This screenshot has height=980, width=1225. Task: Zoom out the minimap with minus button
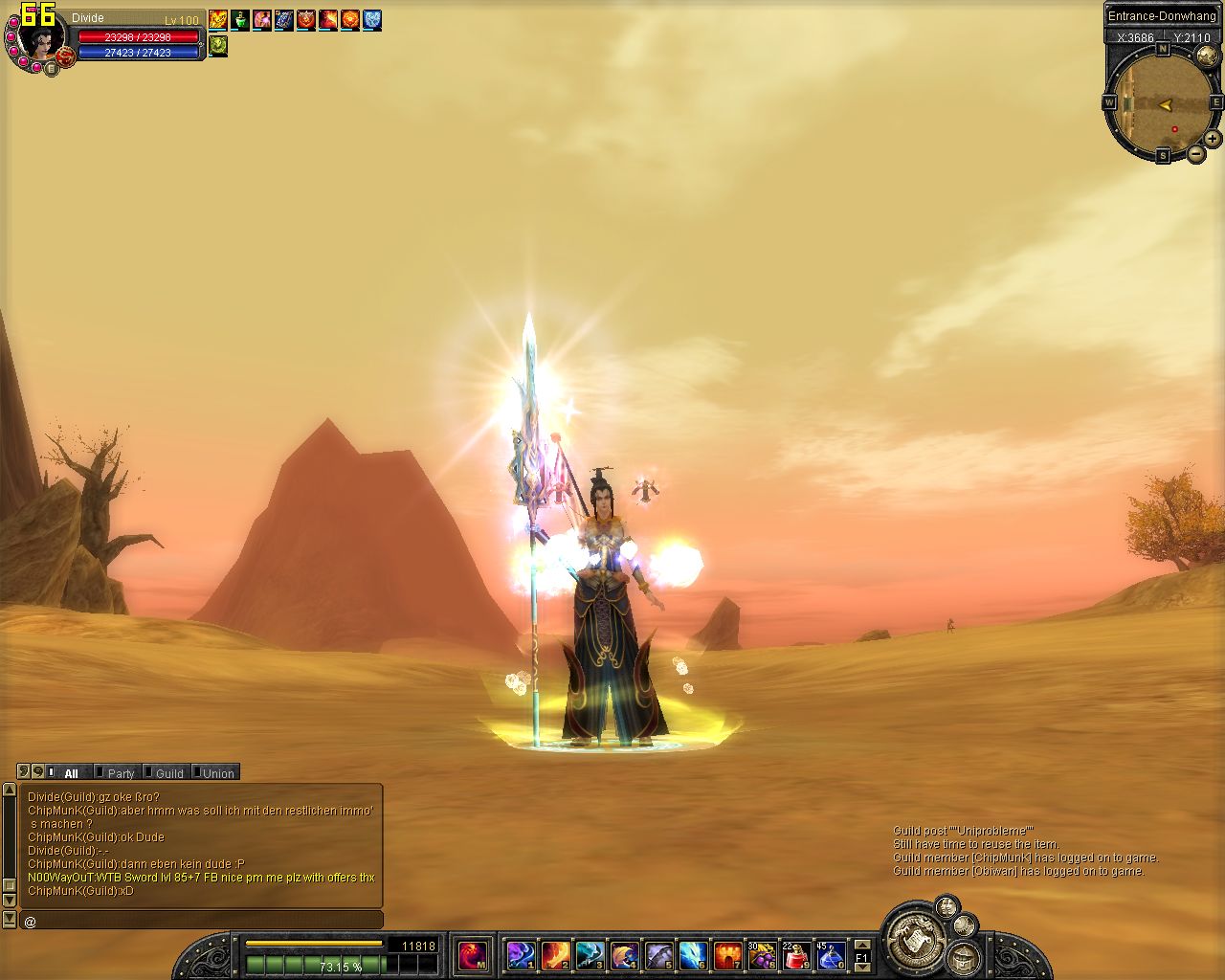[x=1196, y=153]
